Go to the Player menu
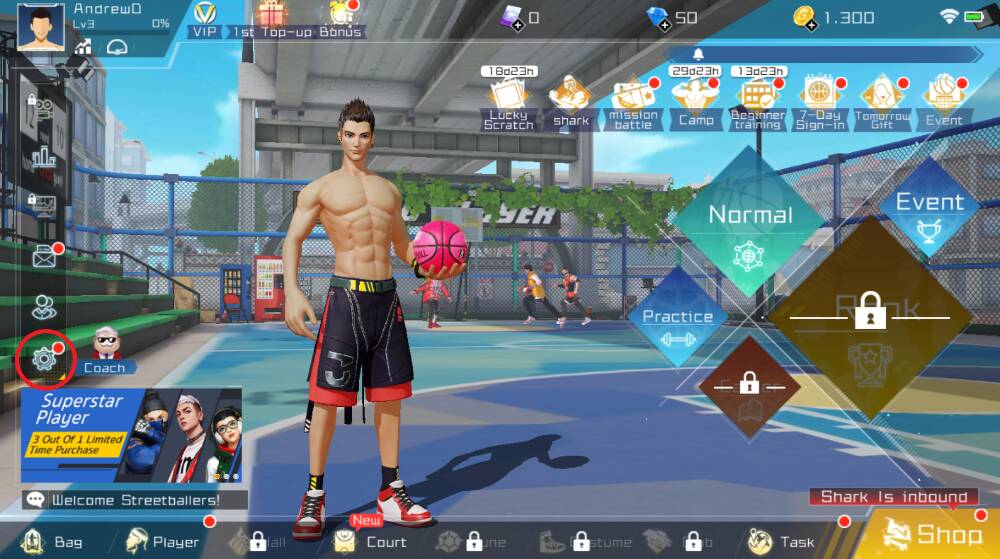This screenshot has height=559, width=1000. (x=160, y=542)
